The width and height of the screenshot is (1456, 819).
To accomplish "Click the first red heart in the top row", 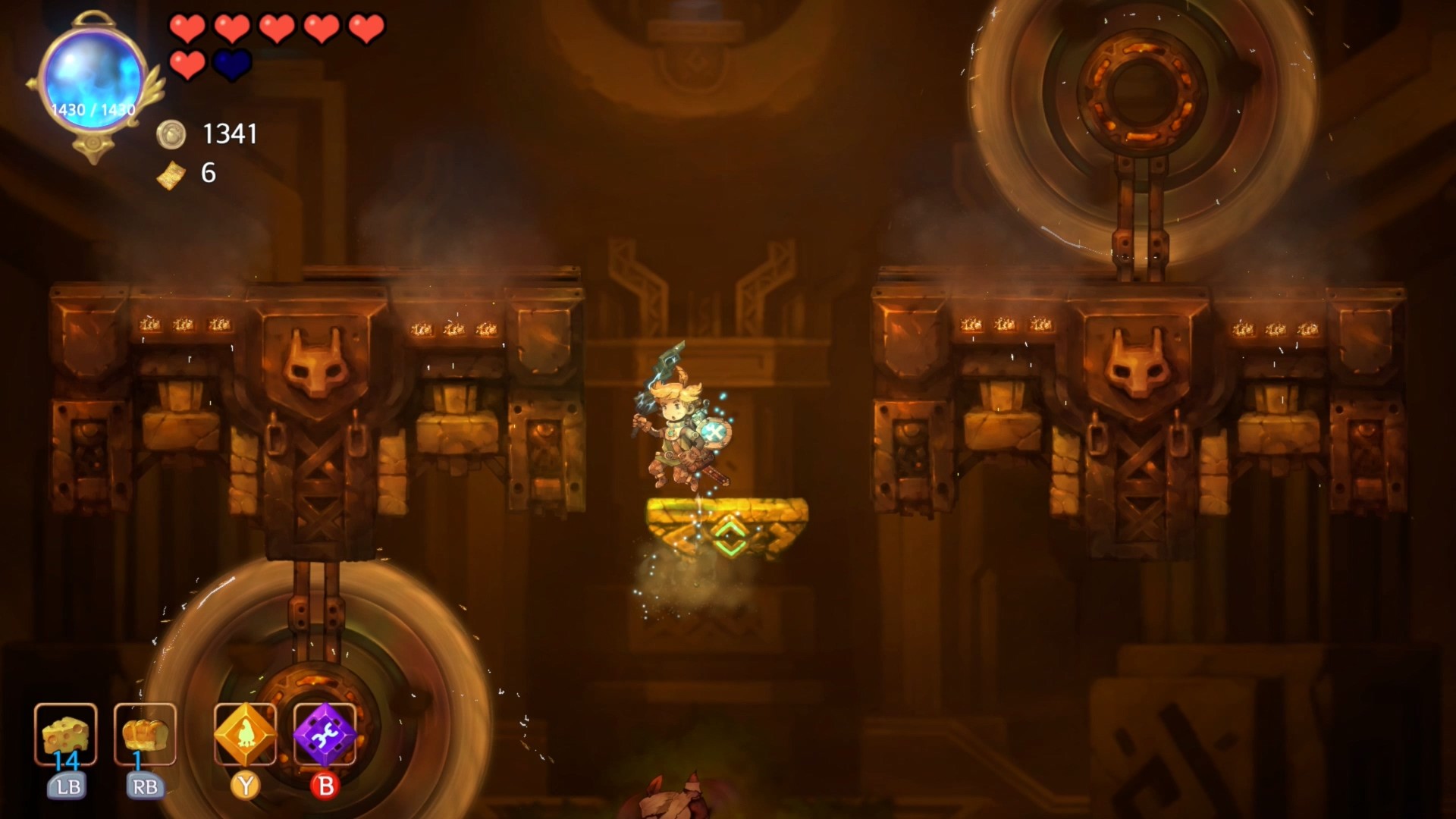I will (187, 29).
